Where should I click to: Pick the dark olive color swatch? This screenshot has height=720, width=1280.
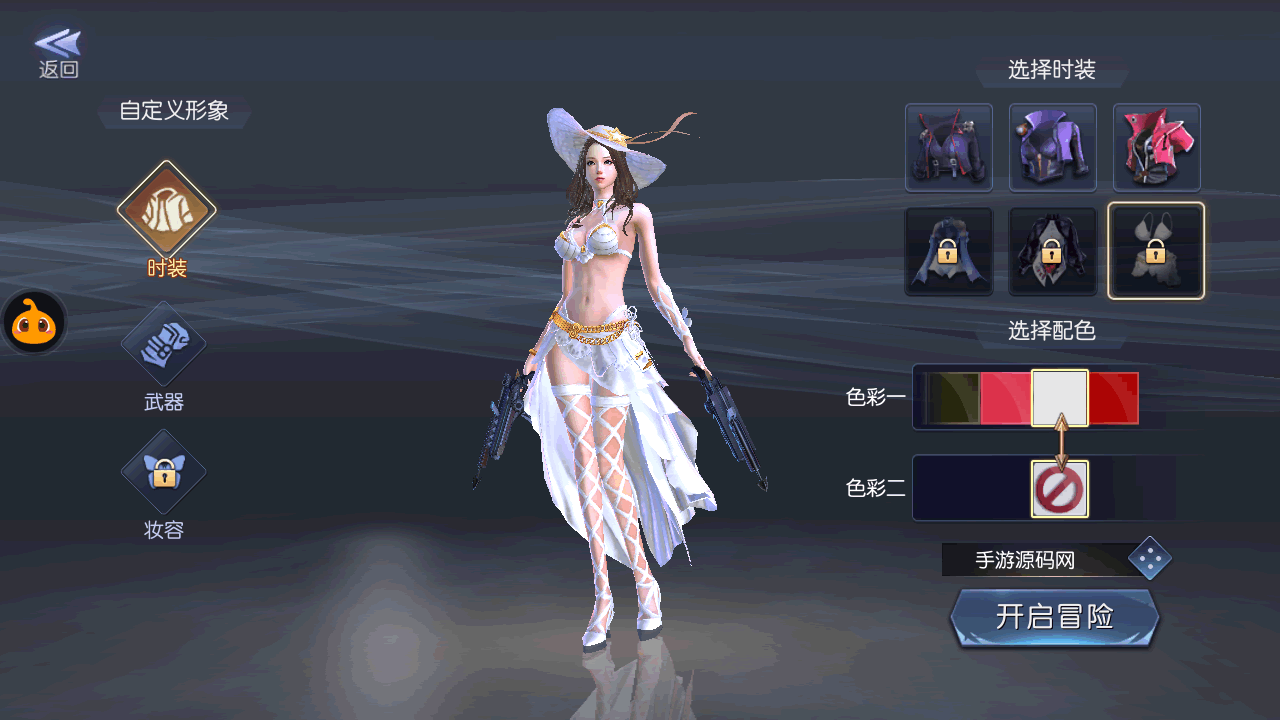pyautogui.click(x=951, y=398)
